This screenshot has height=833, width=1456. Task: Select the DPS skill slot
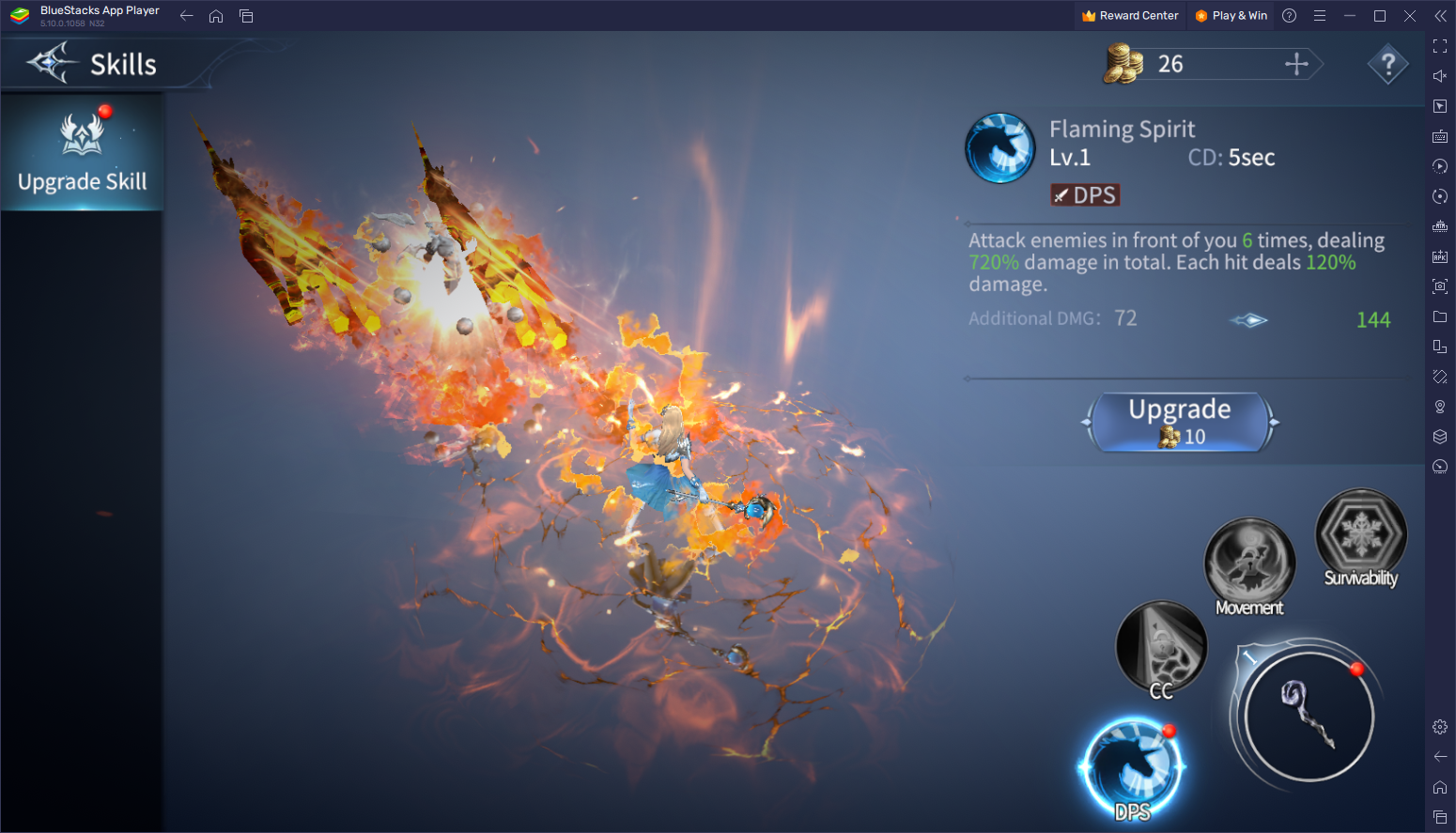(1132, 767)
